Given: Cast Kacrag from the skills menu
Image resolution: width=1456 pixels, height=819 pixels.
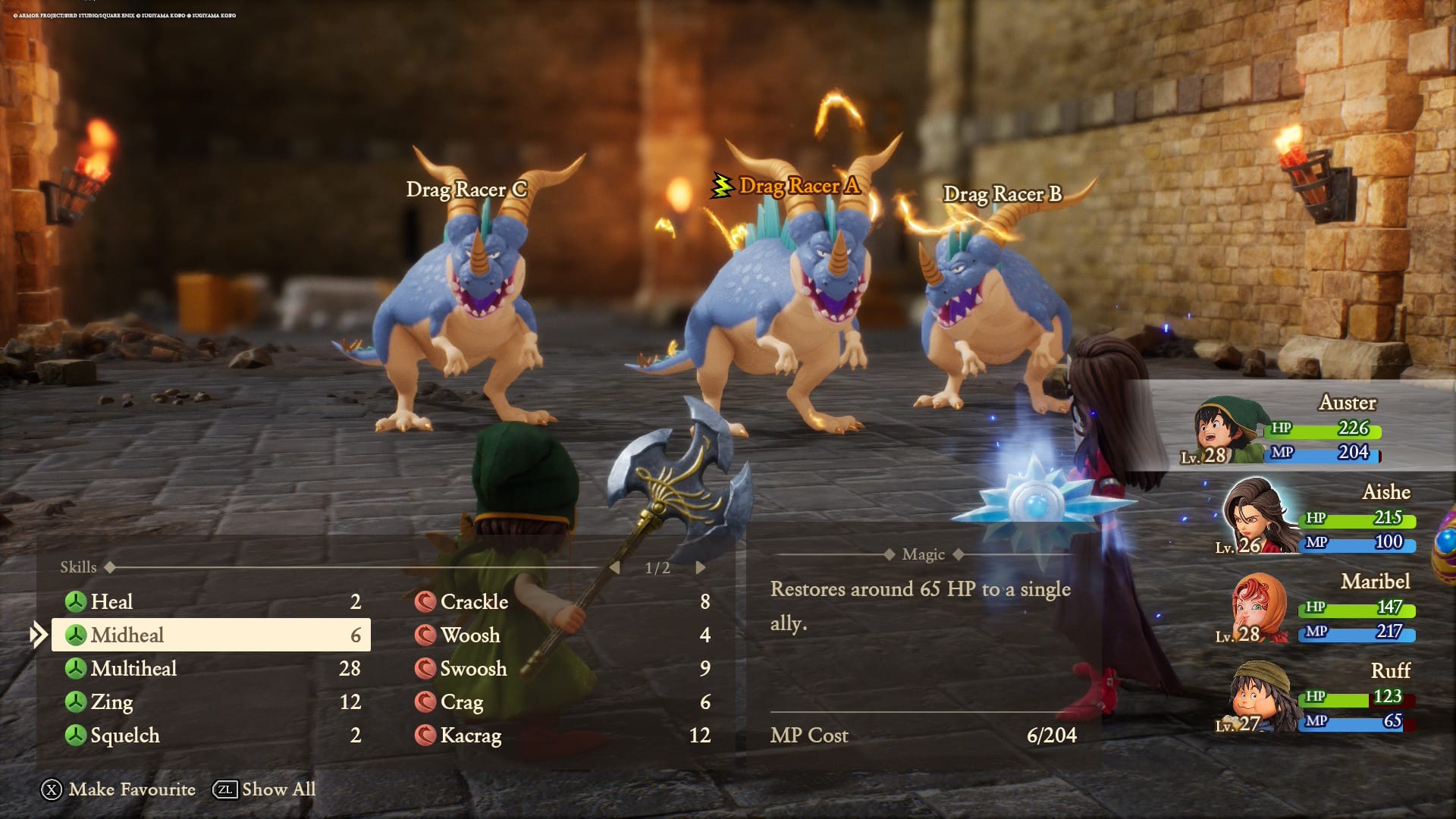Looking at the screenshot, I should (561, 735).
